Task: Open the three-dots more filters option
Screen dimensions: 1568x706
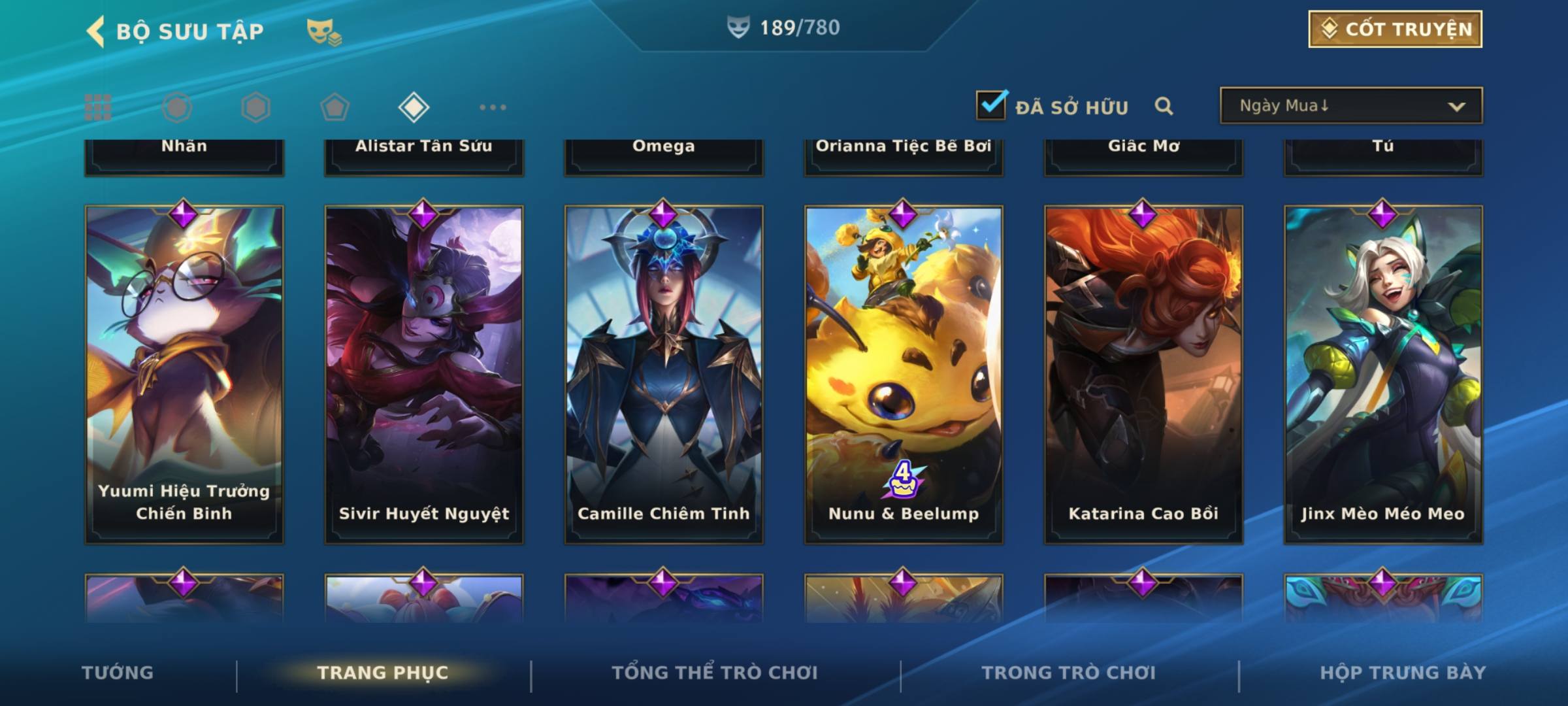Action: tap(493, 107)
